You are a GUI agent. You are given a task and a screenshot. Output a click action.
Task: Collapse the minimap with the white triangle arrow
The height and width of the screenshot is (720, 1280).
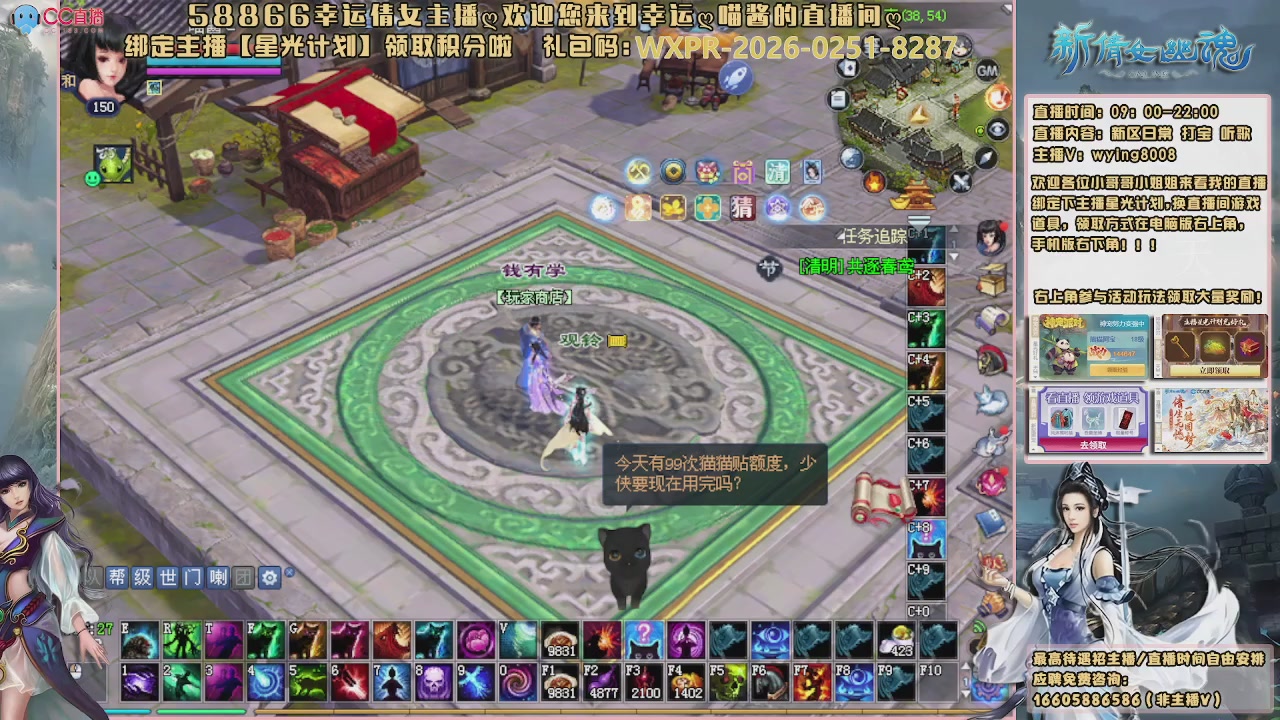(x=919, y=222)
